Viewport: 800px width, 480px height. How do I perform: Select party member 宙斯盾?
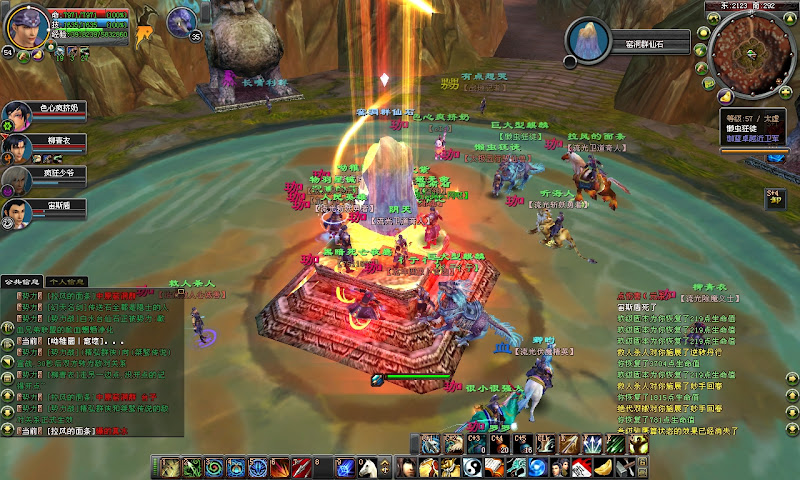[x=17, y=211]
